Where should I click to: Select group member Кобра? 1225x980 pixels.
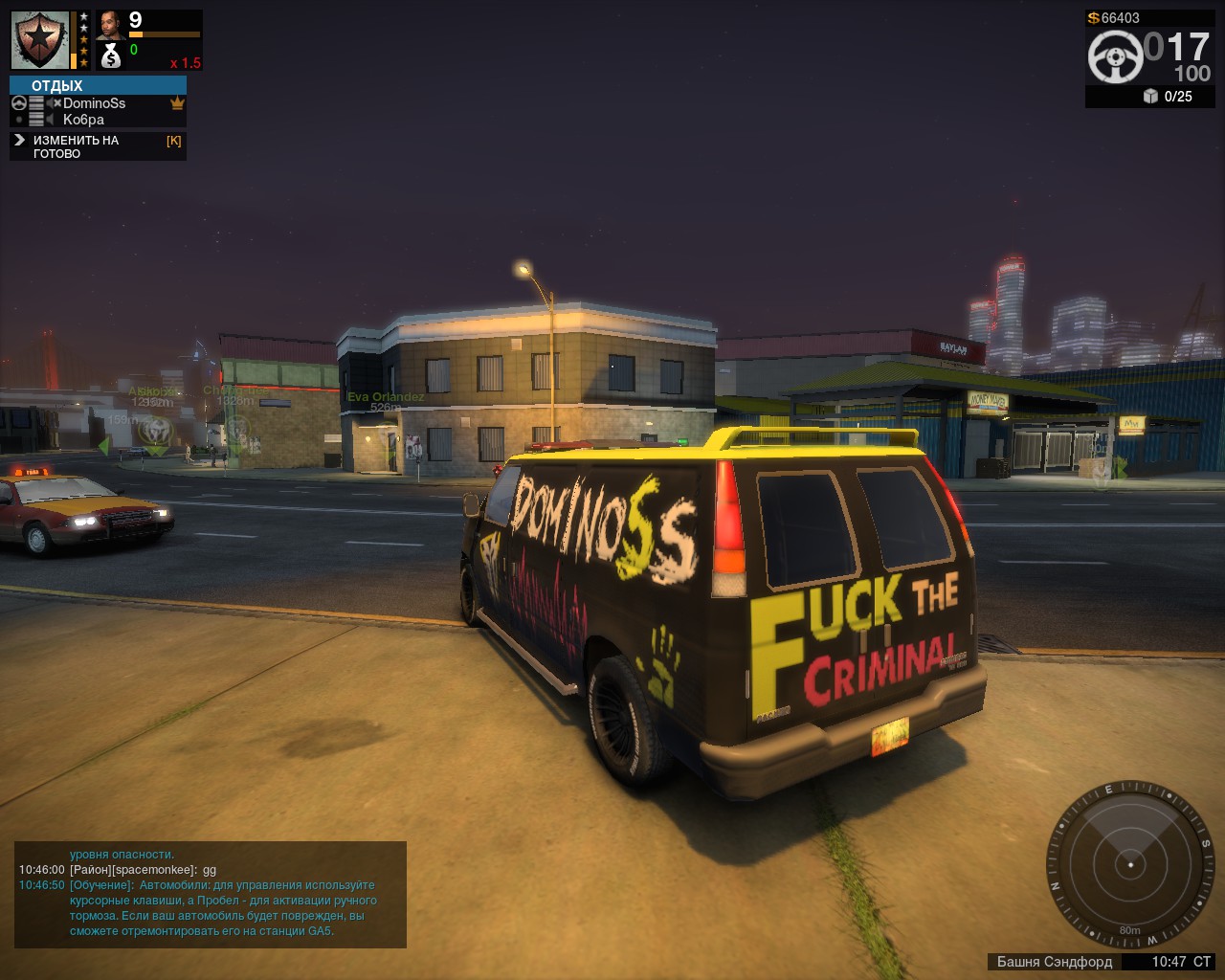click(83, 120)
